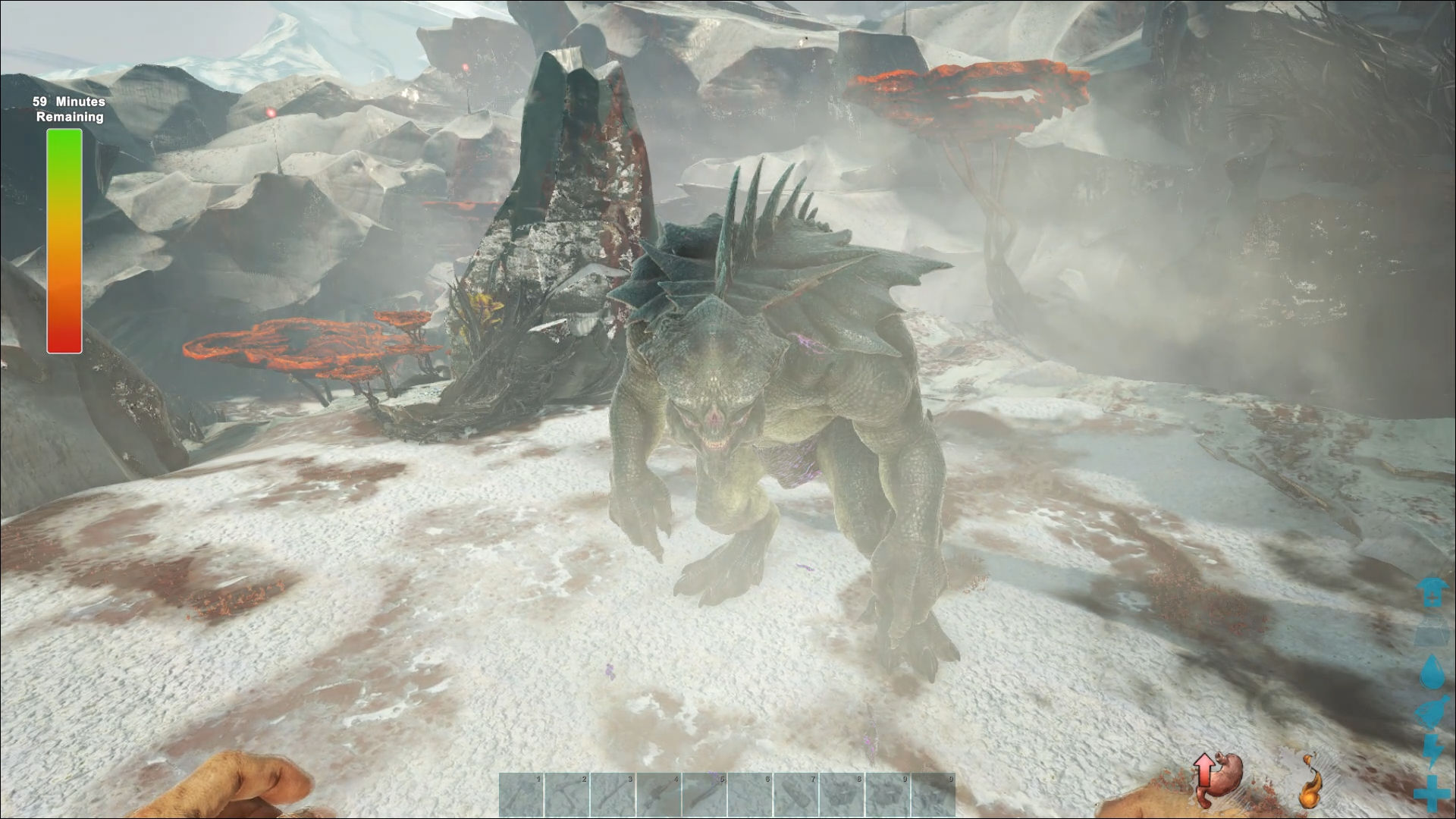1456x819 pixels.
Task: Equip the item in hotbar slot 5
Action: coord(704,795)
